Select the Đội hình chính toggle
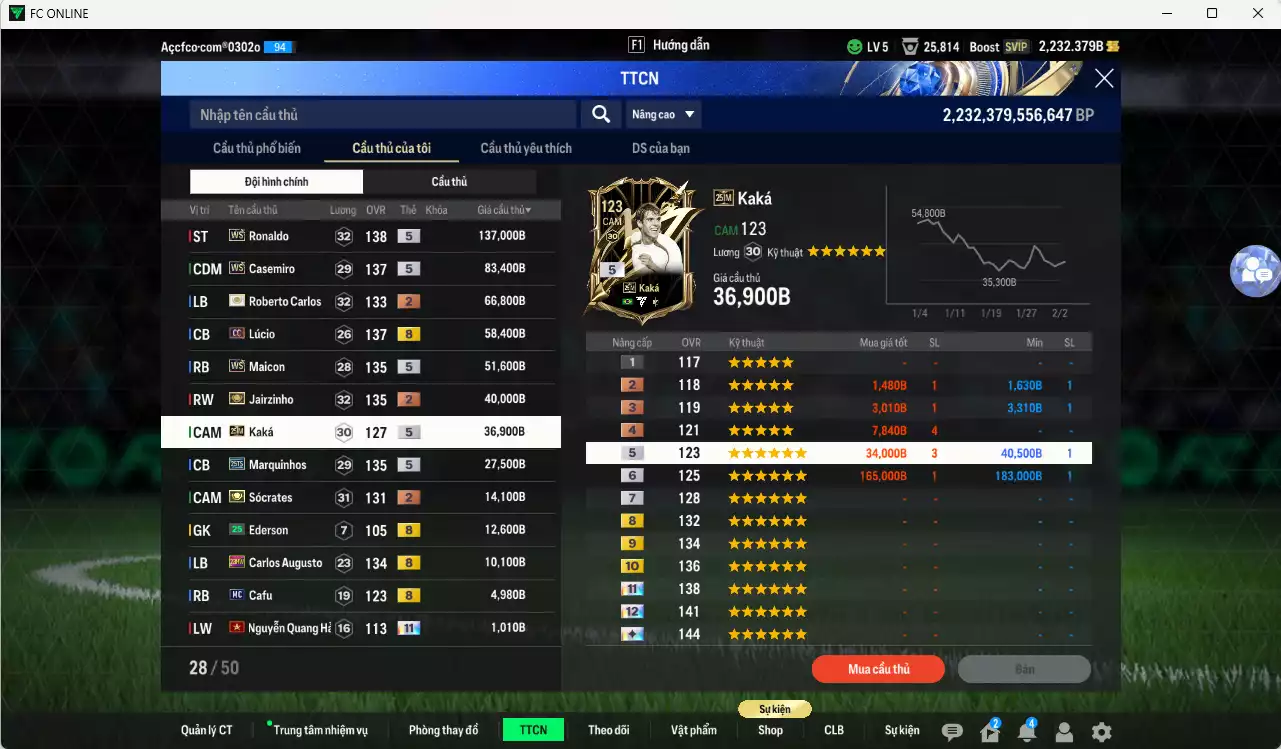This screenshot has height=749, width=1281. [x=276, y=181]
